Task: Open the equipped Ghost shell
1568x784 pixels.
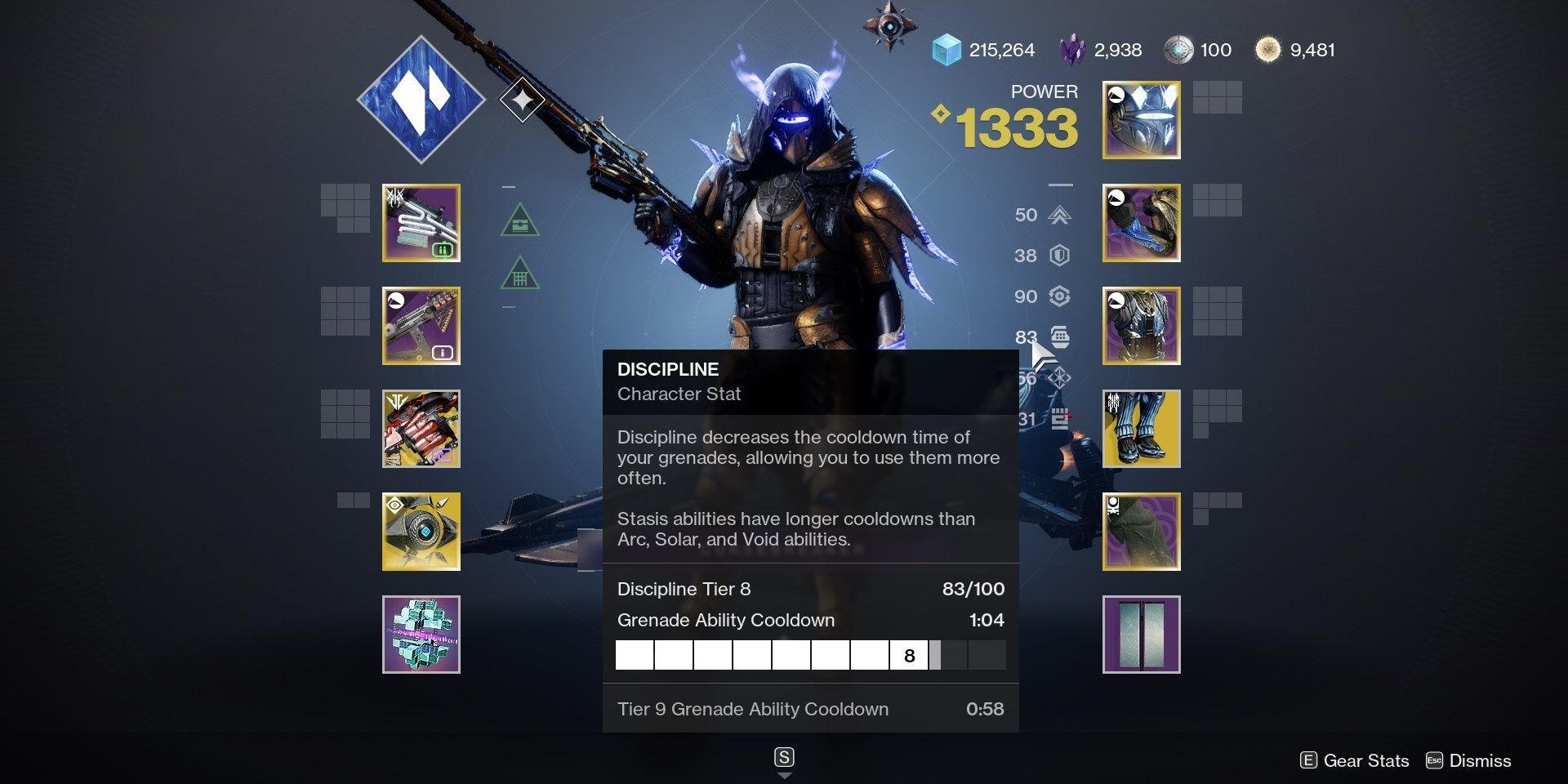Action: 421,531
